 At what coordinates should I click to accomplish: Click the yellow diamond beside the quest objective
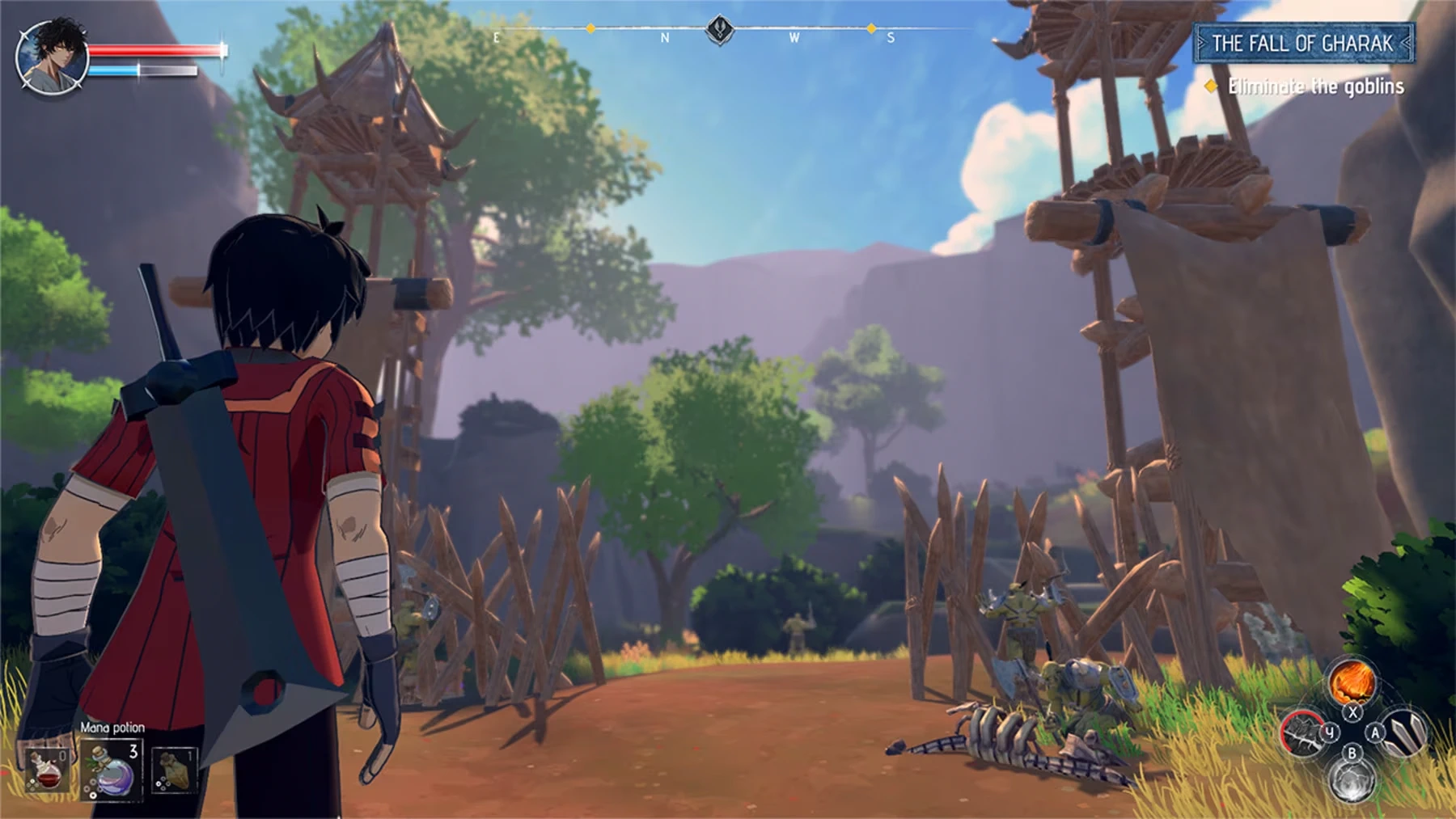(1210, 85)
